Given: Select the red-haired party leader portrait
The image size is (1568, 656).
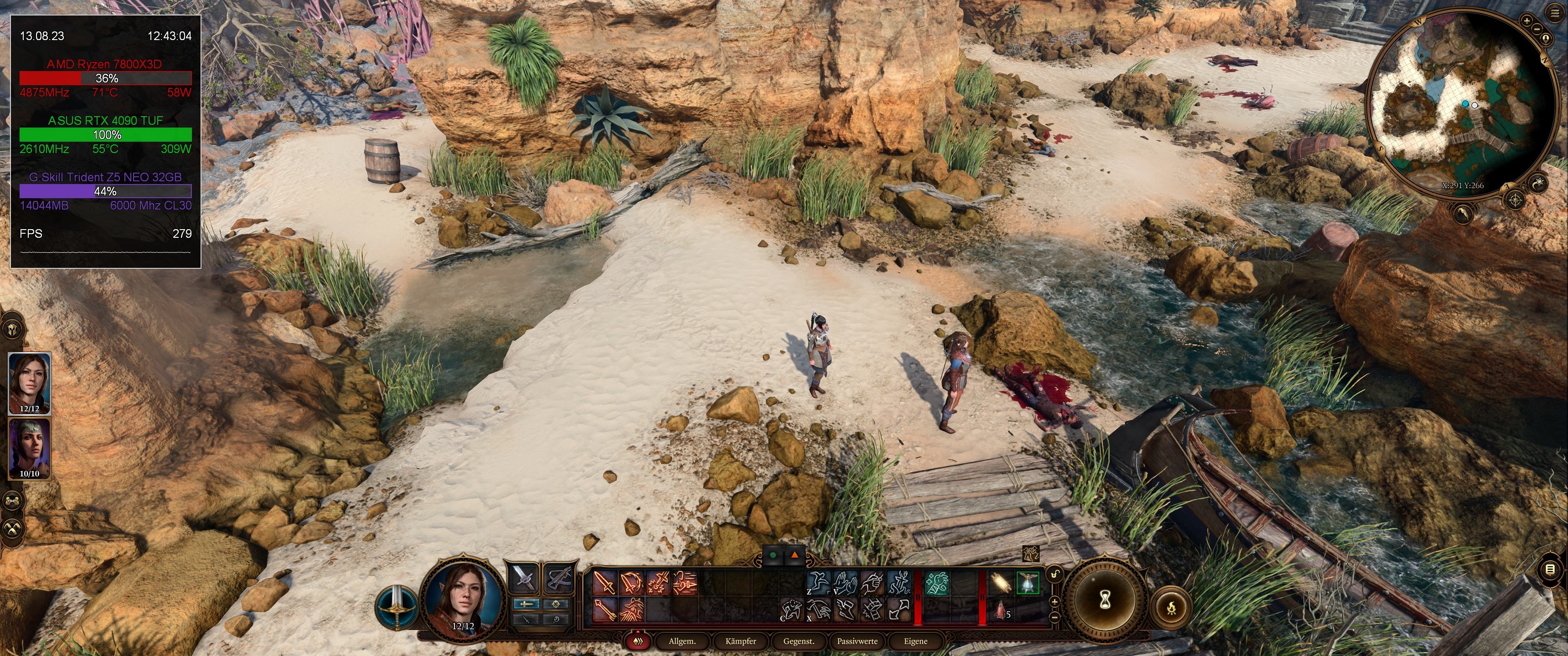Looking at the screenshot, I should coord(29,382).
